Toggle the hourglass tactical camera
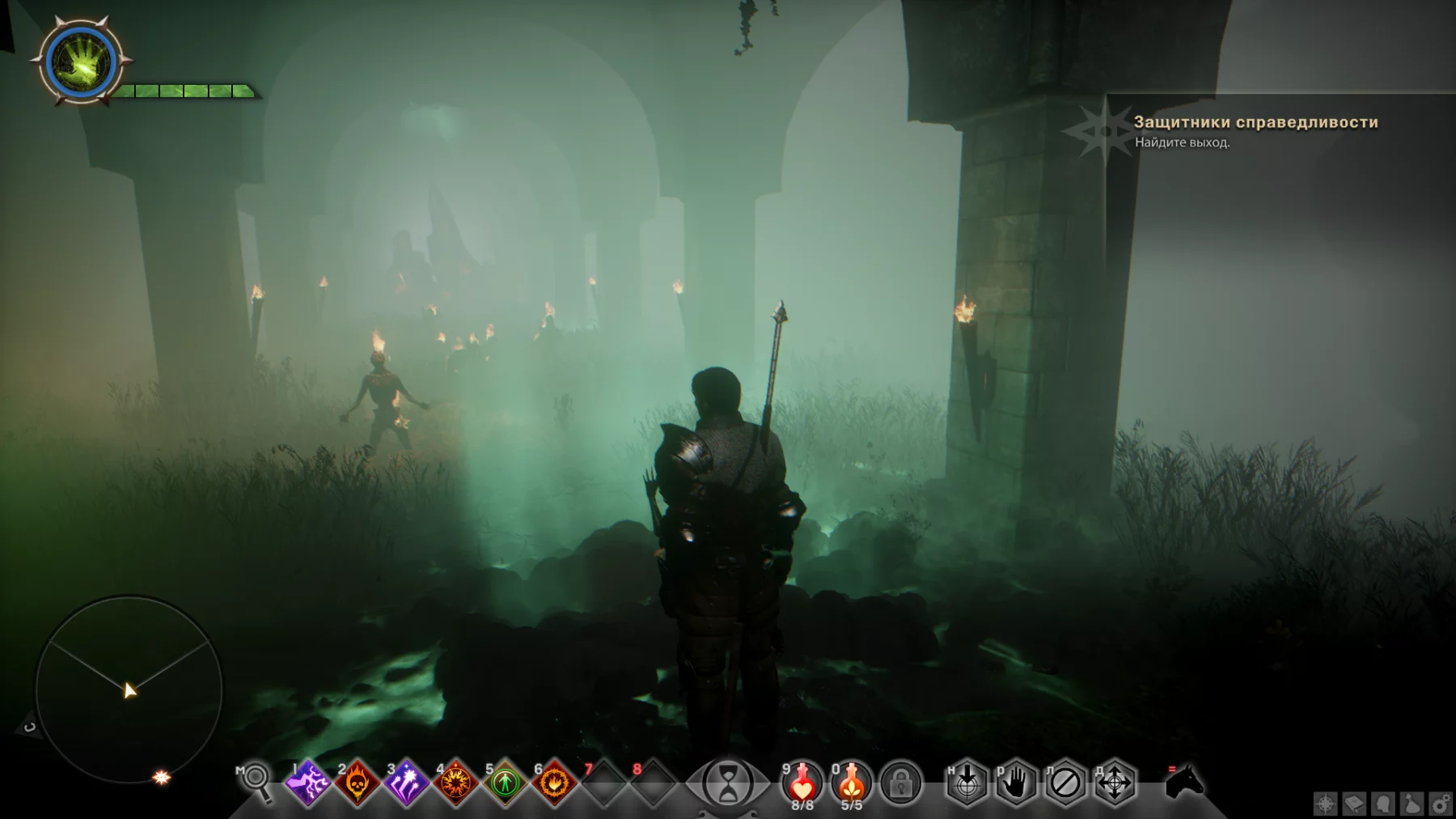The height and width of the screenshot is (819, 1456). tap(727, 783)
